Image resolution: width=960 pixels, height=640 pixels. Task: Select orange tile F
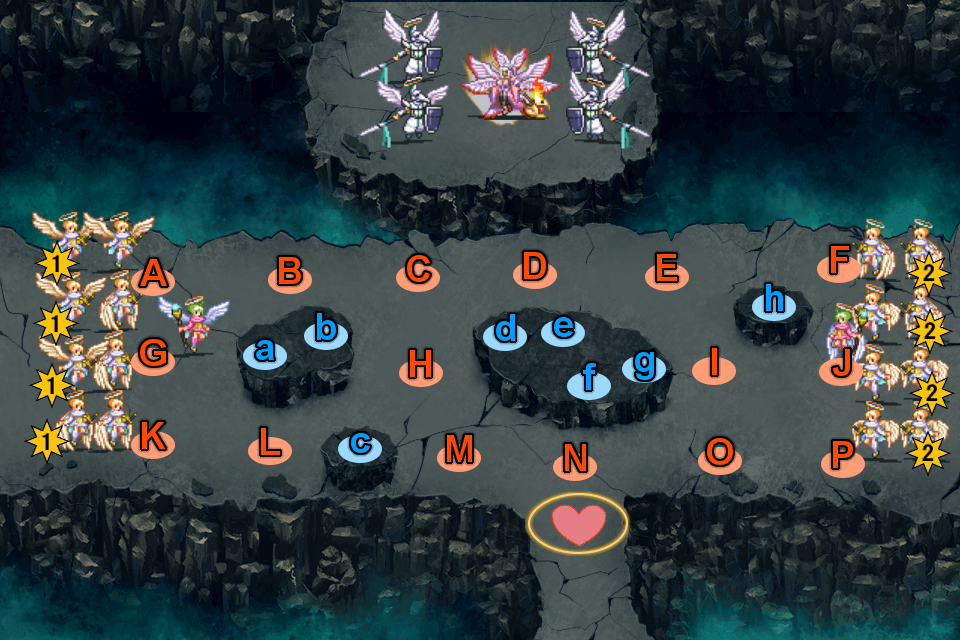(839, 264)
